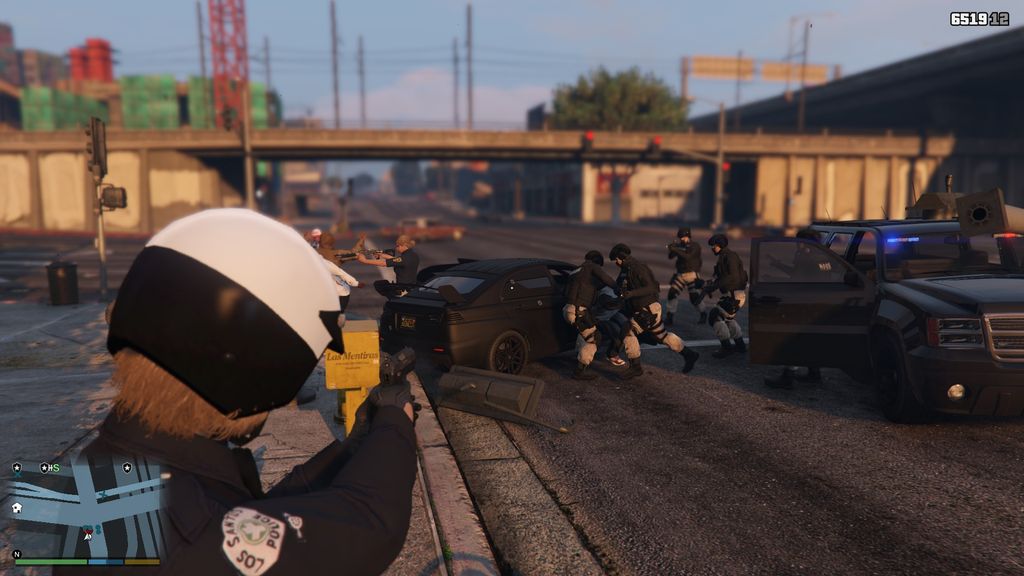This screenshot has height=576, width=1024.
Task: Select the police badge blip beside green S
Action: pyautogui.click(x=44, y=467)
